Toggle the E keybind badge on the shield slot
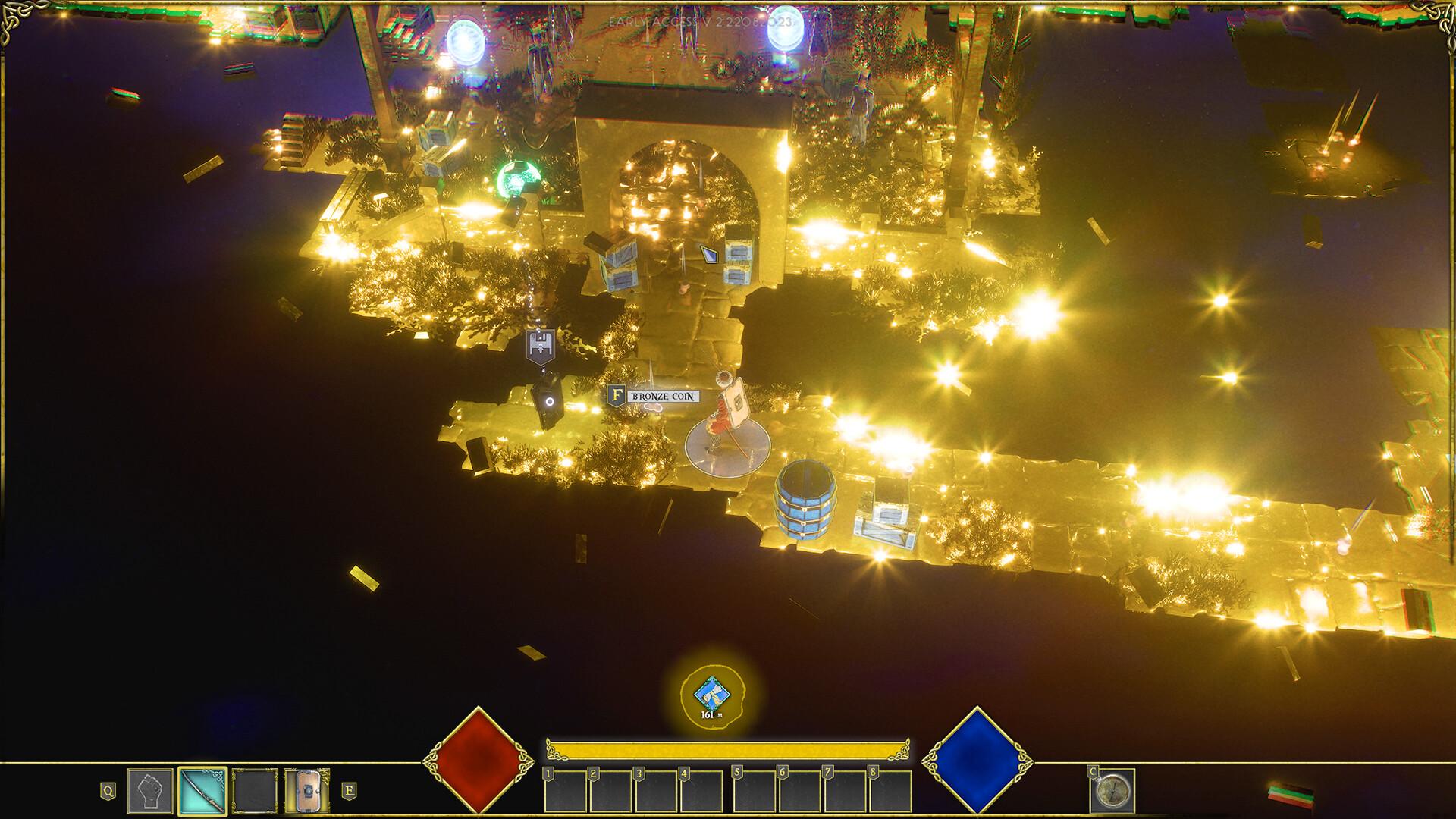The image size is (1456, 819). pos(349,790)
